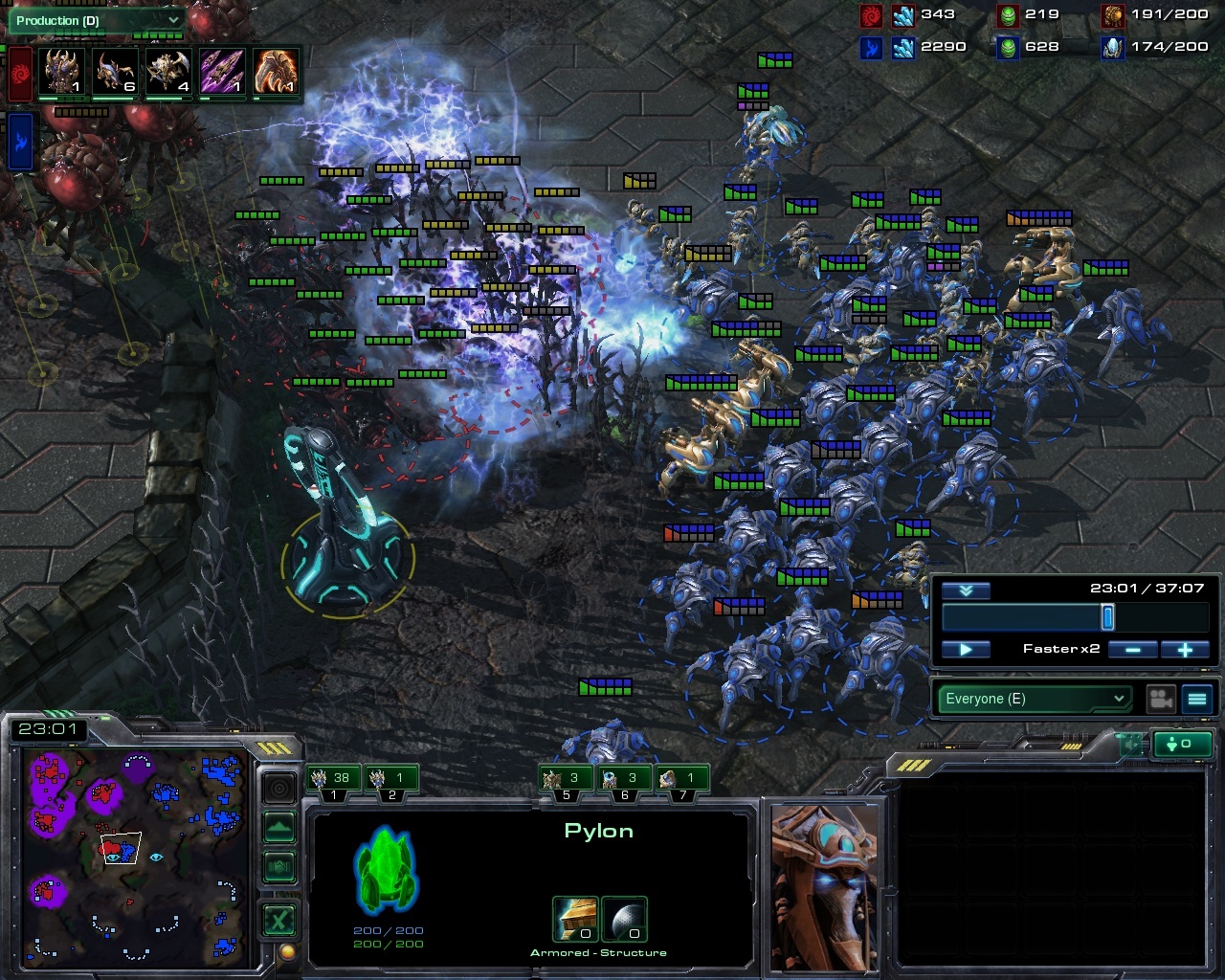Increase replay speed with the plus button
This screenshot has height=980, width=1225.
point(1185,650)
